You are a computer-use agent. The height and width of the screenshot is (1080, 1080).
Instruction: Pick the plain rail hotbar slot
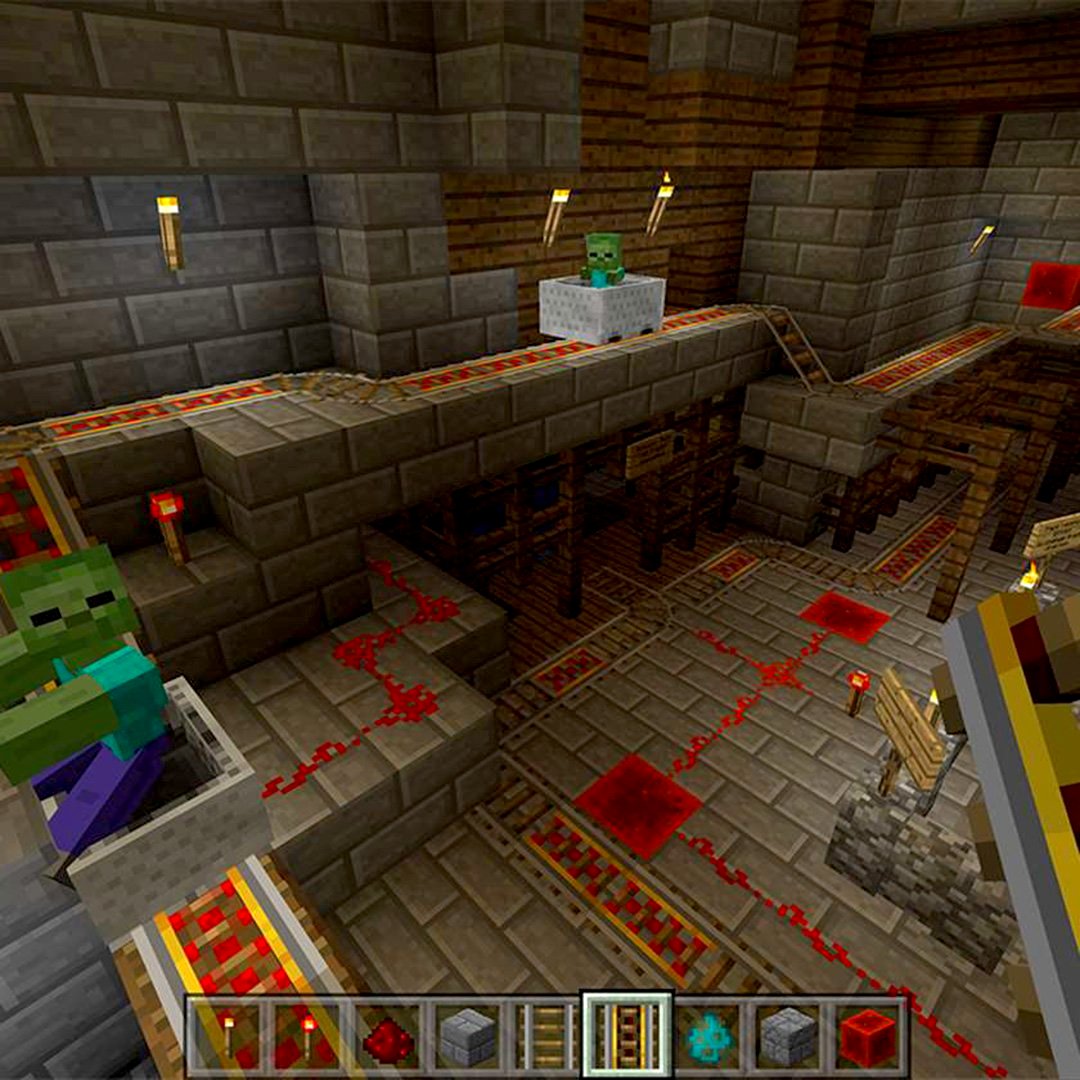(x=548, y=1037)
